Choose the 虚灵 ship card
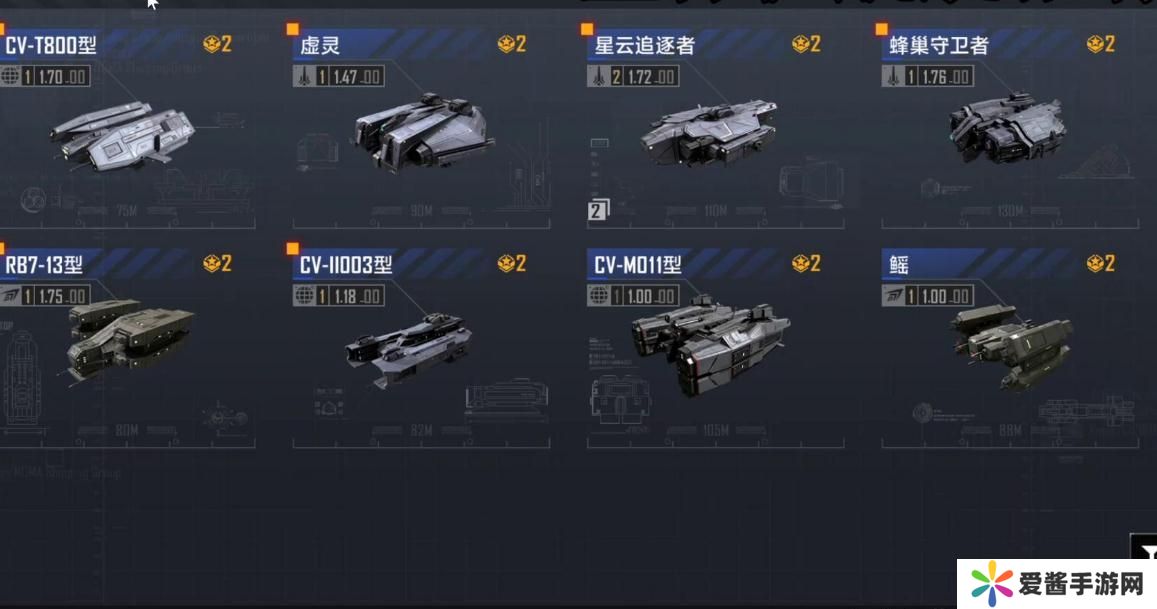 (x=420, y=135)
